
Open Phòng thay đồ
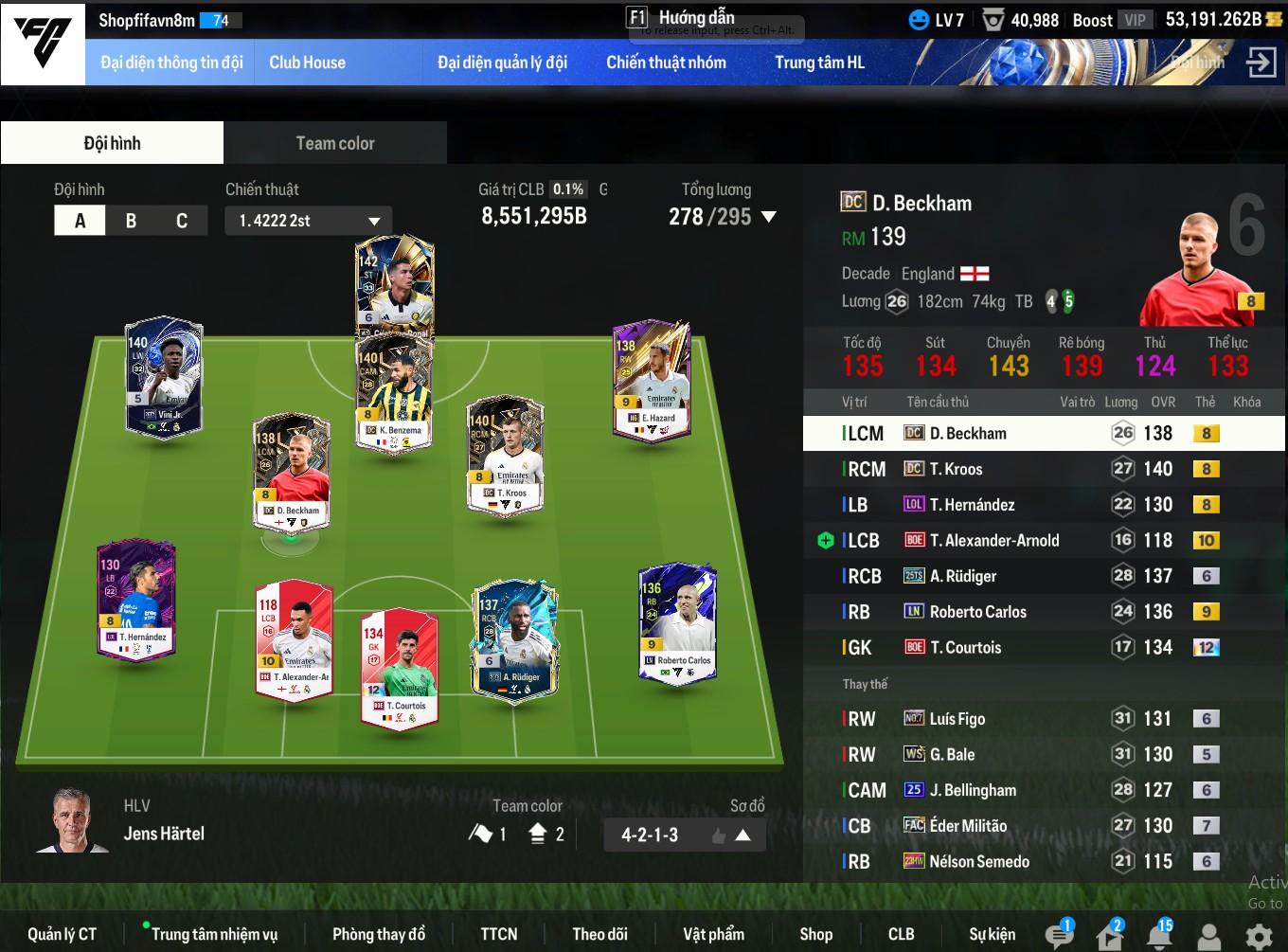point(379,934)
